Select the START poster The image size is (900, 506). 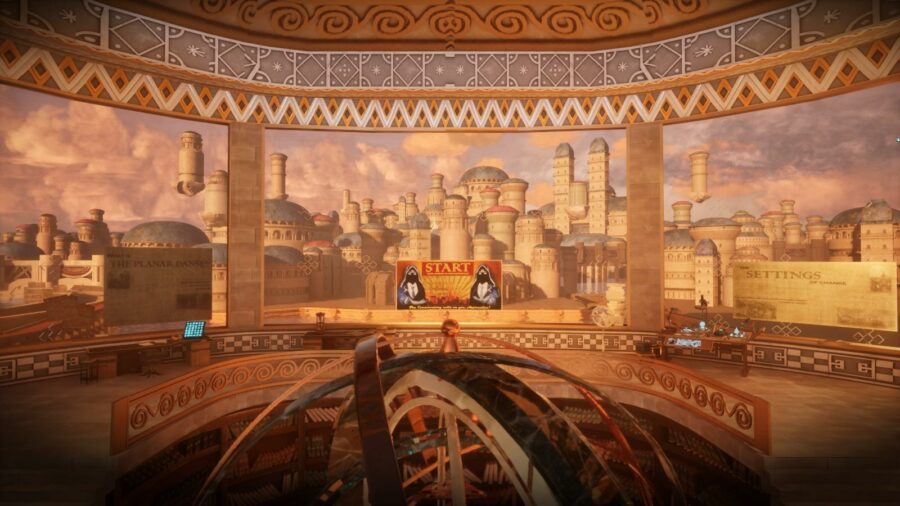448,284
